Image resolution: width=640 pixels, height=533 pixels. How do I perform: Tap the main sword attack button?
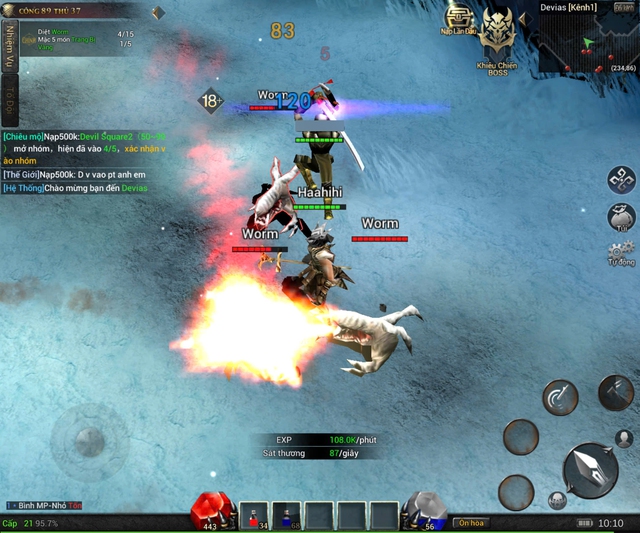(x=590, y=468)
